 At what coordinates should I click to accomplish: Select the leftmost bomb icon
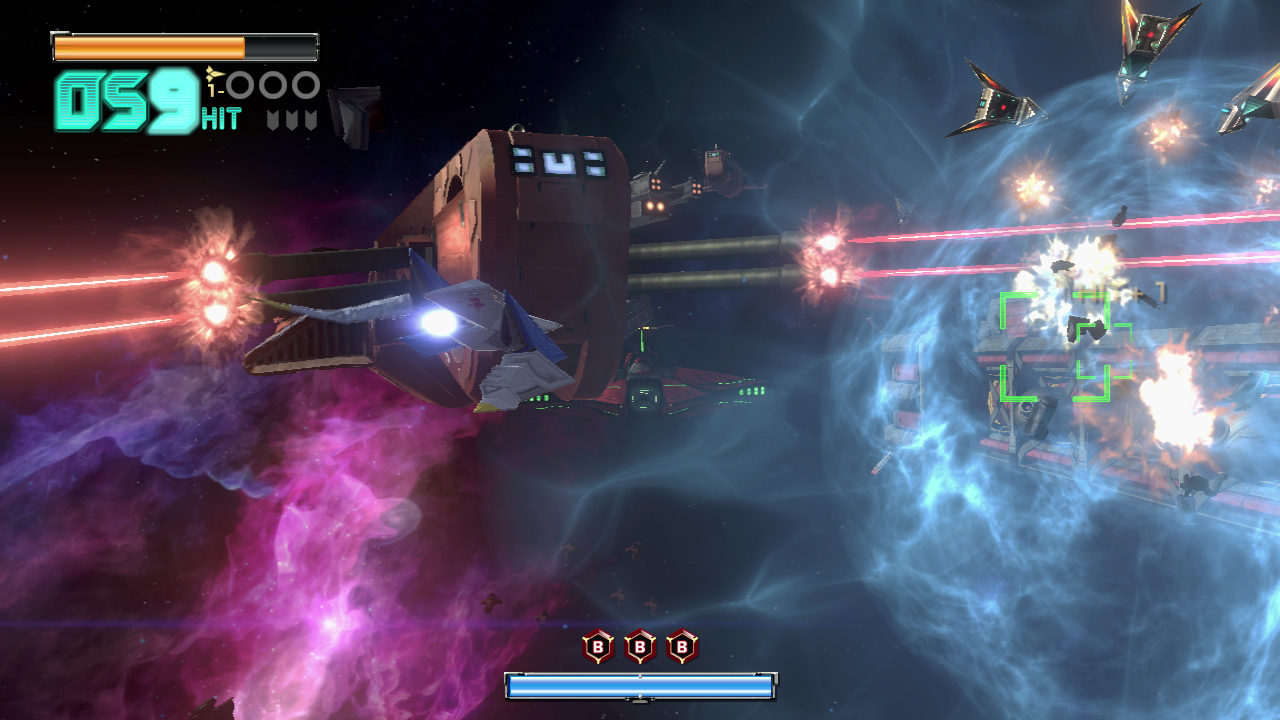pos(598,648)
